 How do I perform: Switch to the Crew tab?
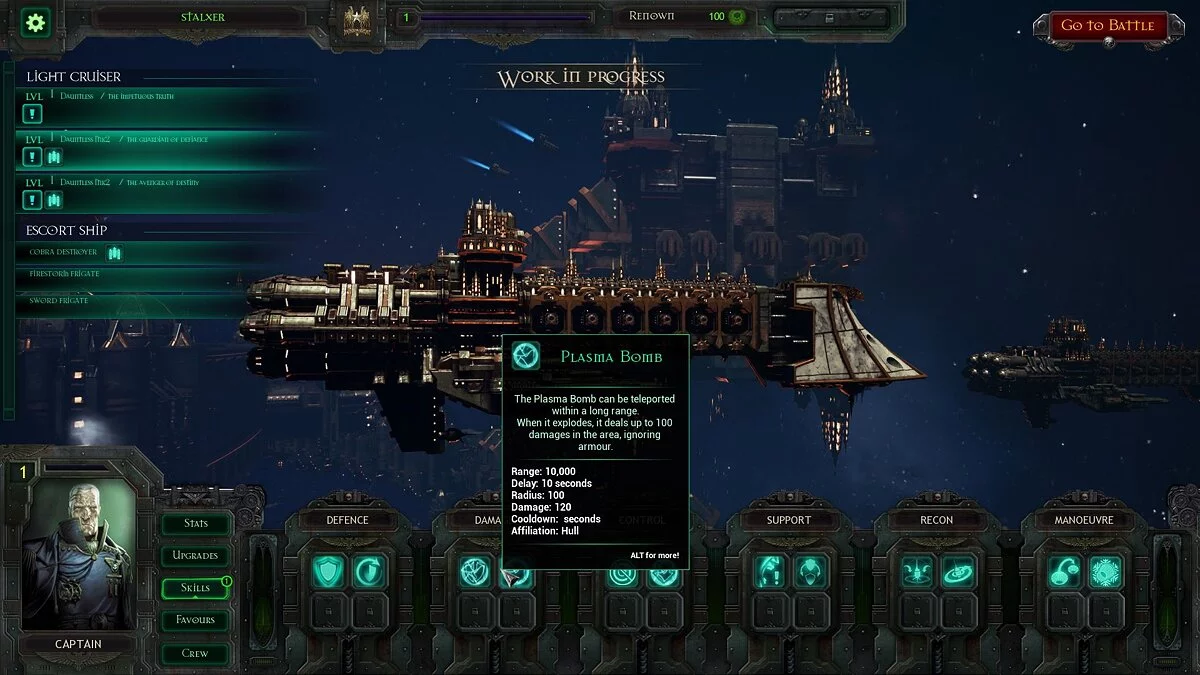pyautogui.click(x=196, y=653)
